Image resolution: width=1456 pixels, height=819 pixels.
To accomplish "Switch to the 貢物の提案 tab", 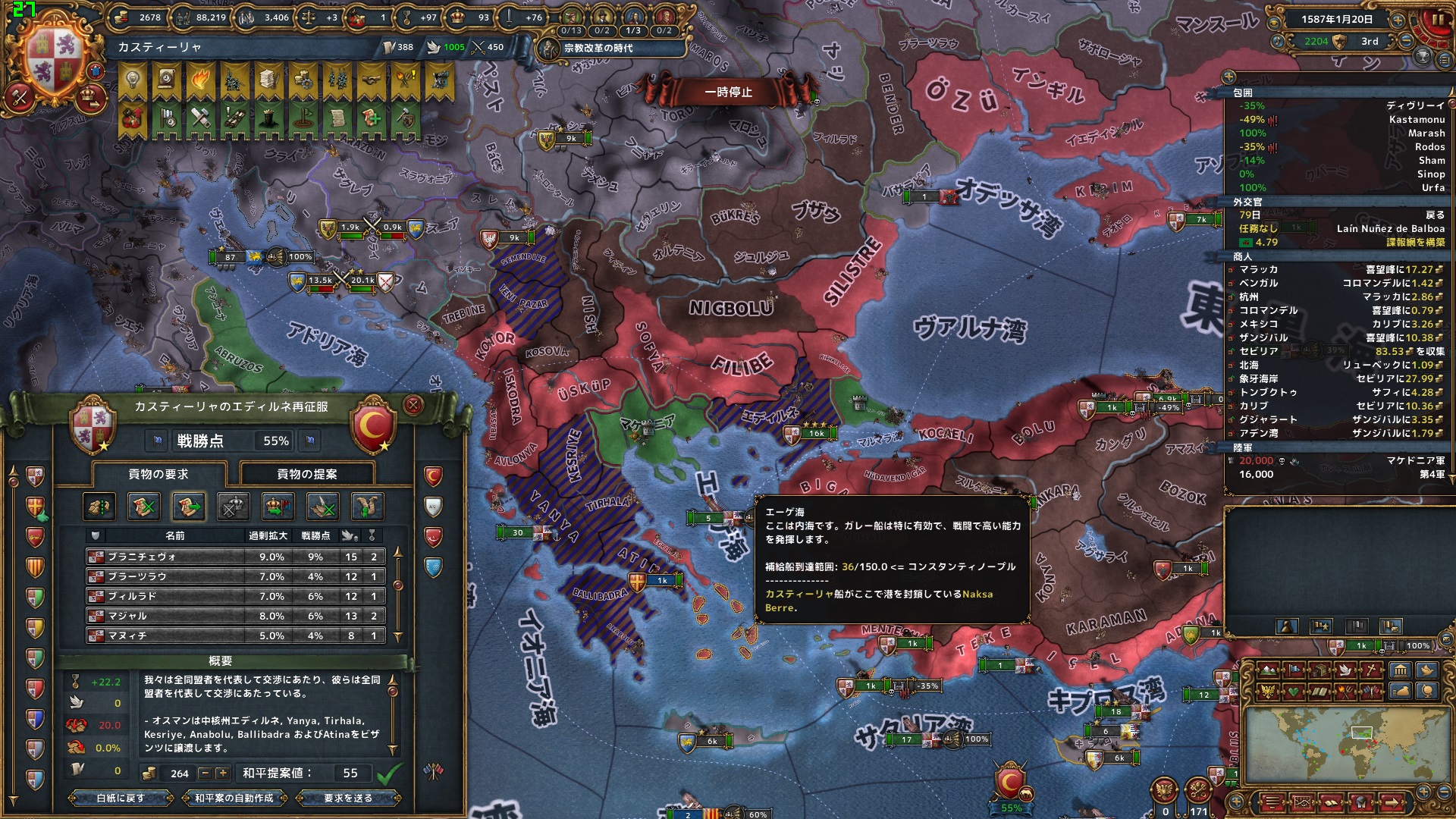I will 307,474.
